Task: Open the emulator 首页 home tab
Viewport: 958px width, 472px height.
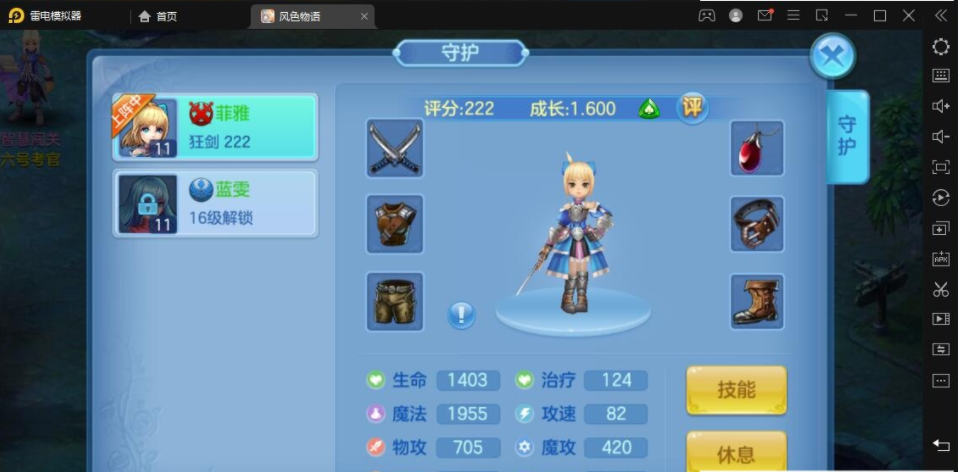Action: [x=158, y=16]
